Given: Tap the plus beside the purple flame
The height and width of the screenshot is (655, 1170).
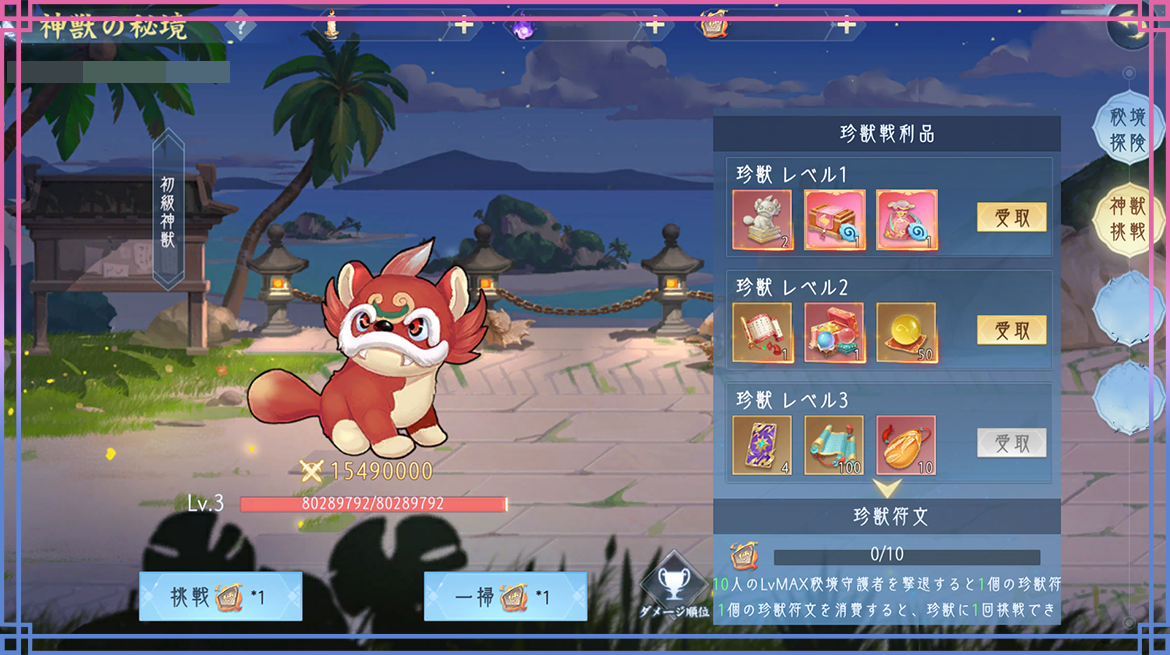Looking at the screenshot, I should pos(655,26).
